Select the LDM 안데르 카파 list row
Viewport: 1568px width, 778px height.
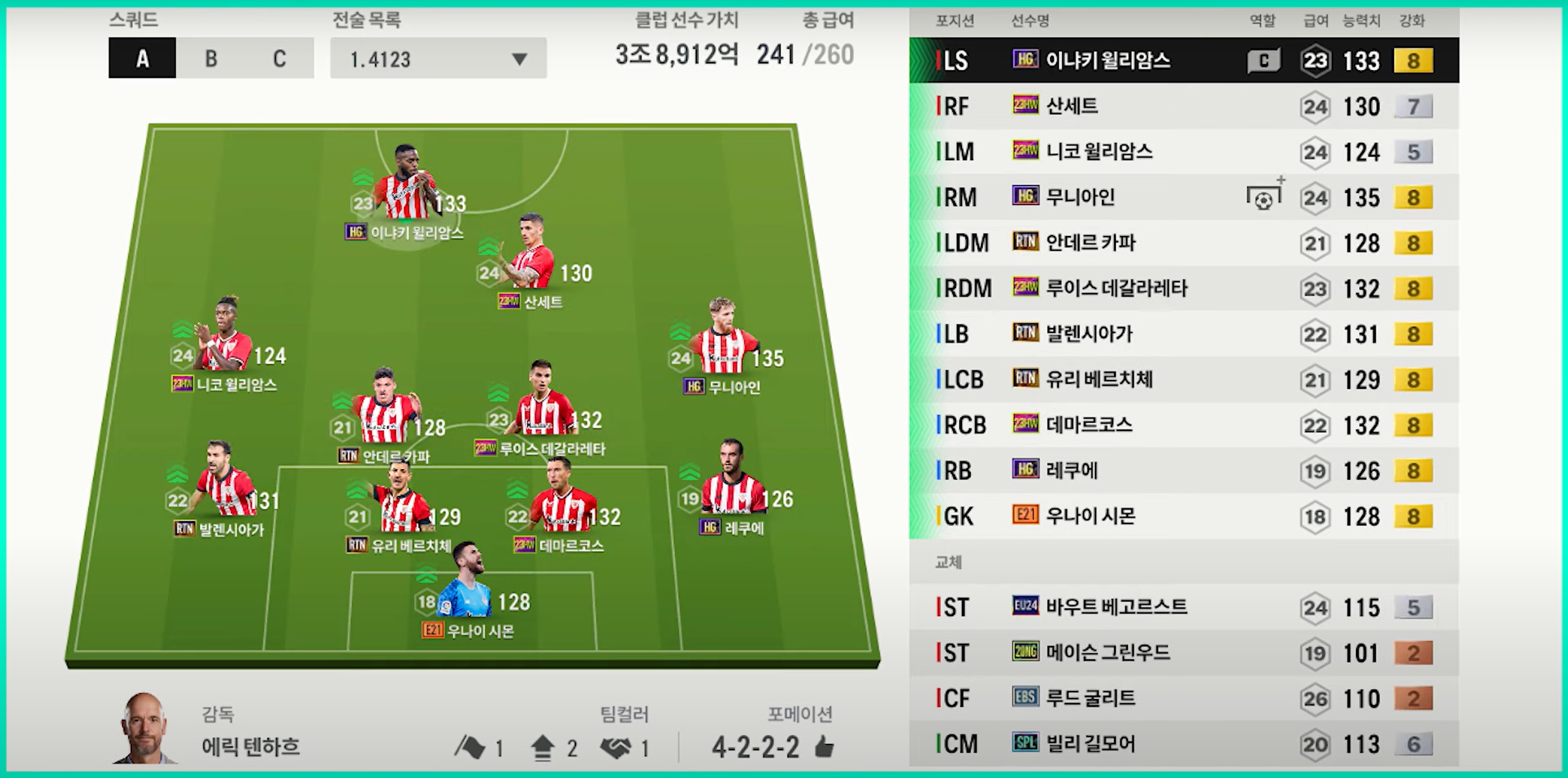point(1183,242)
